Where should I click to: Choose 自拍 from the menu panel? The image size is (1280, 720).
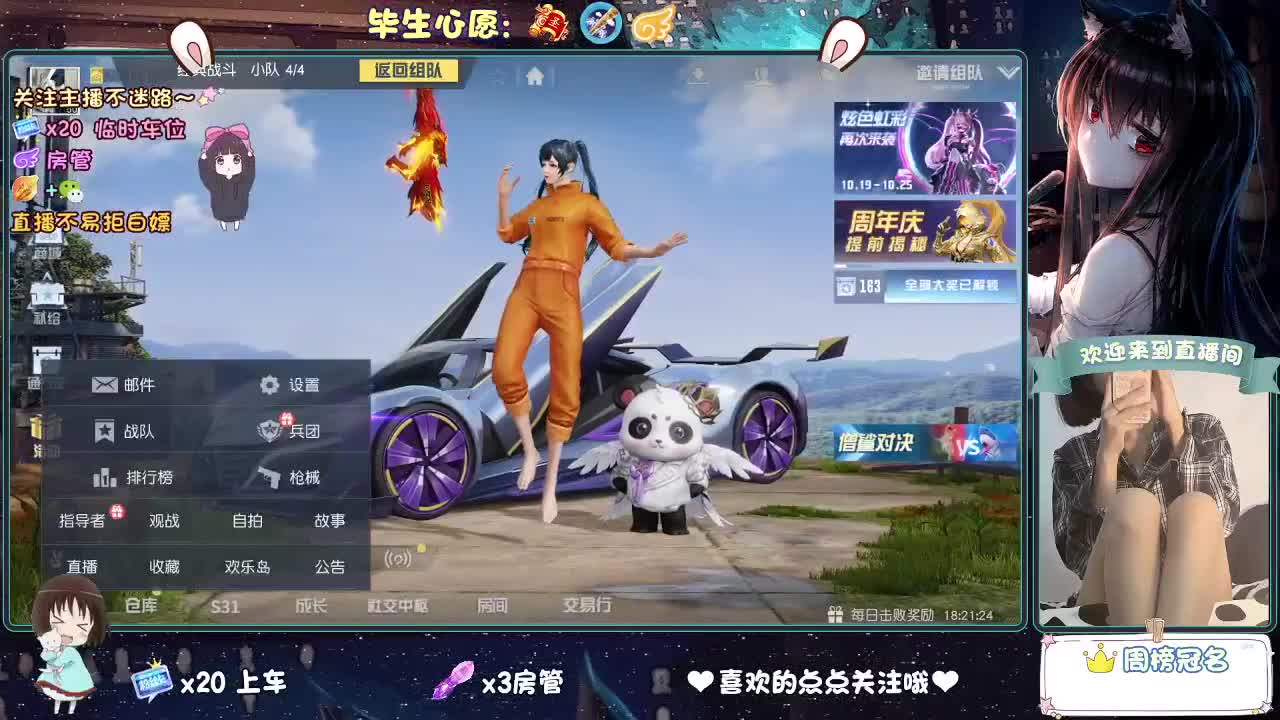tap(246, 519)
